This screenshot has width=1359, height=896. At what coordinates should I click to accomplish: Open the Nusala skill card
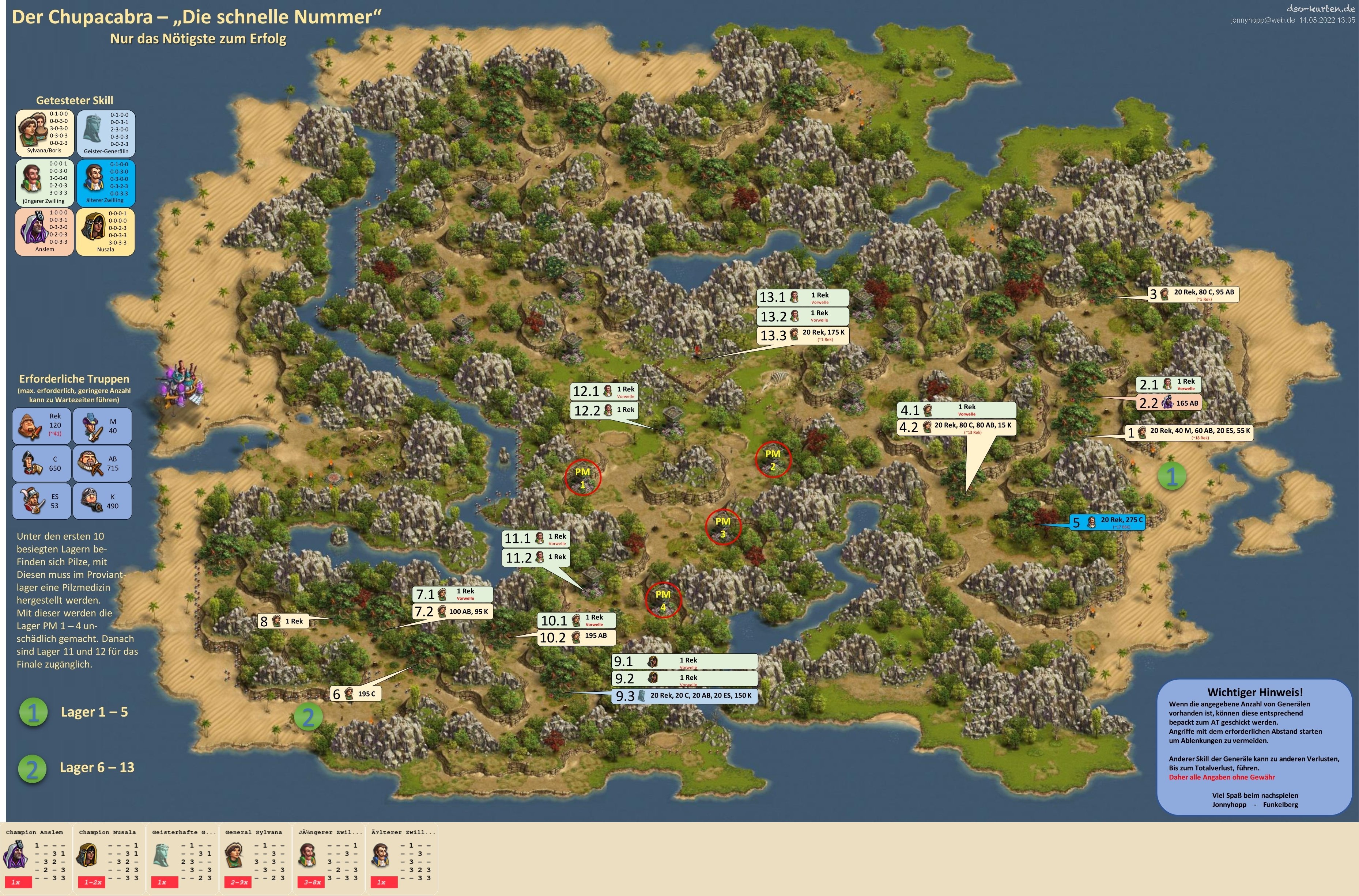[x=106, y=231]
